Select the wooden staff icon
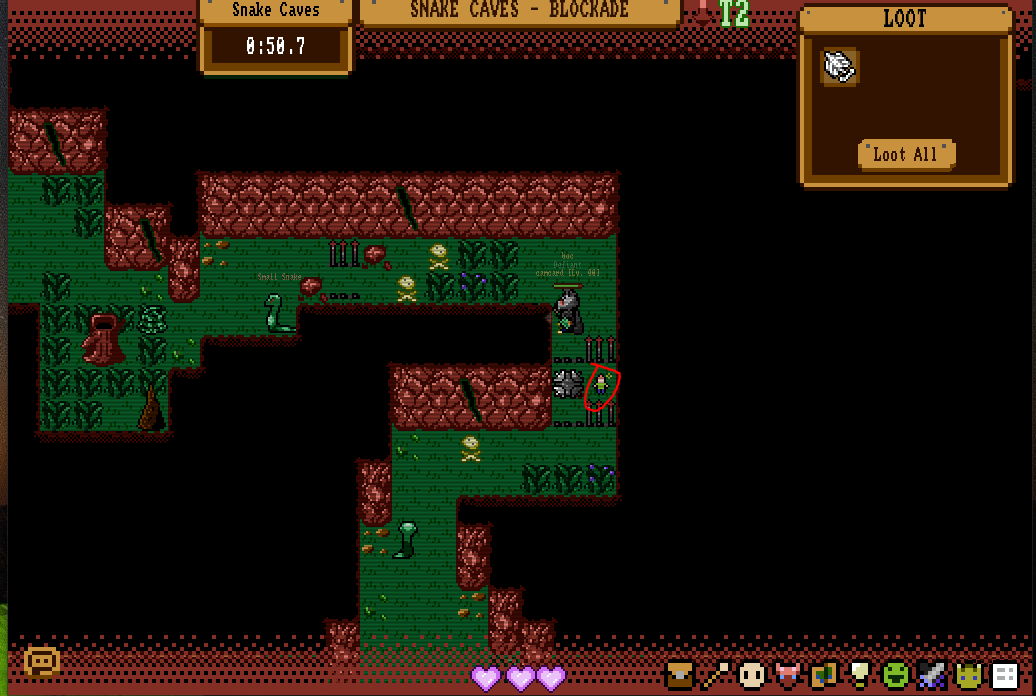1036x696 pixels. click(717, 675)
